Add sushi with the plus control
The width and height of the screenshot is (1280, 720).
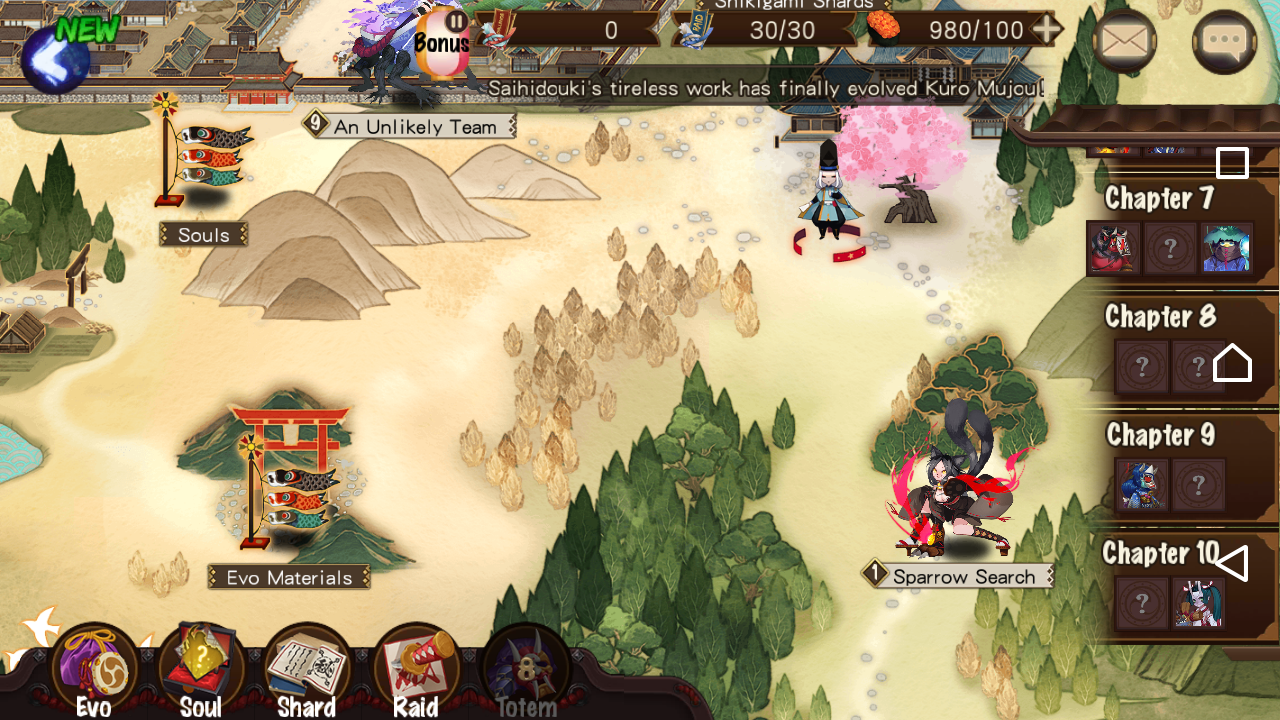coord(1048,29)
